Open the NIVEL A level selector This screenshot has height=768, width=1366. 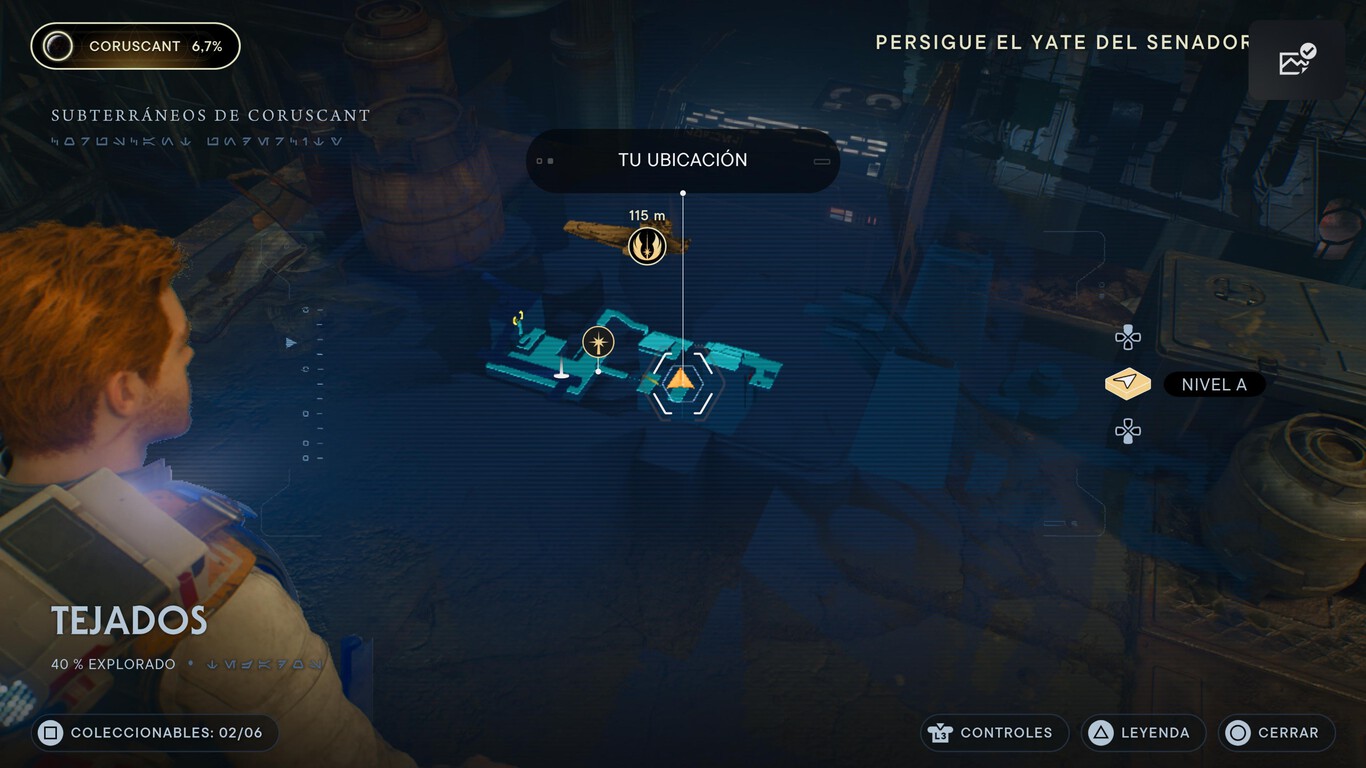[x=1213, y=384]
